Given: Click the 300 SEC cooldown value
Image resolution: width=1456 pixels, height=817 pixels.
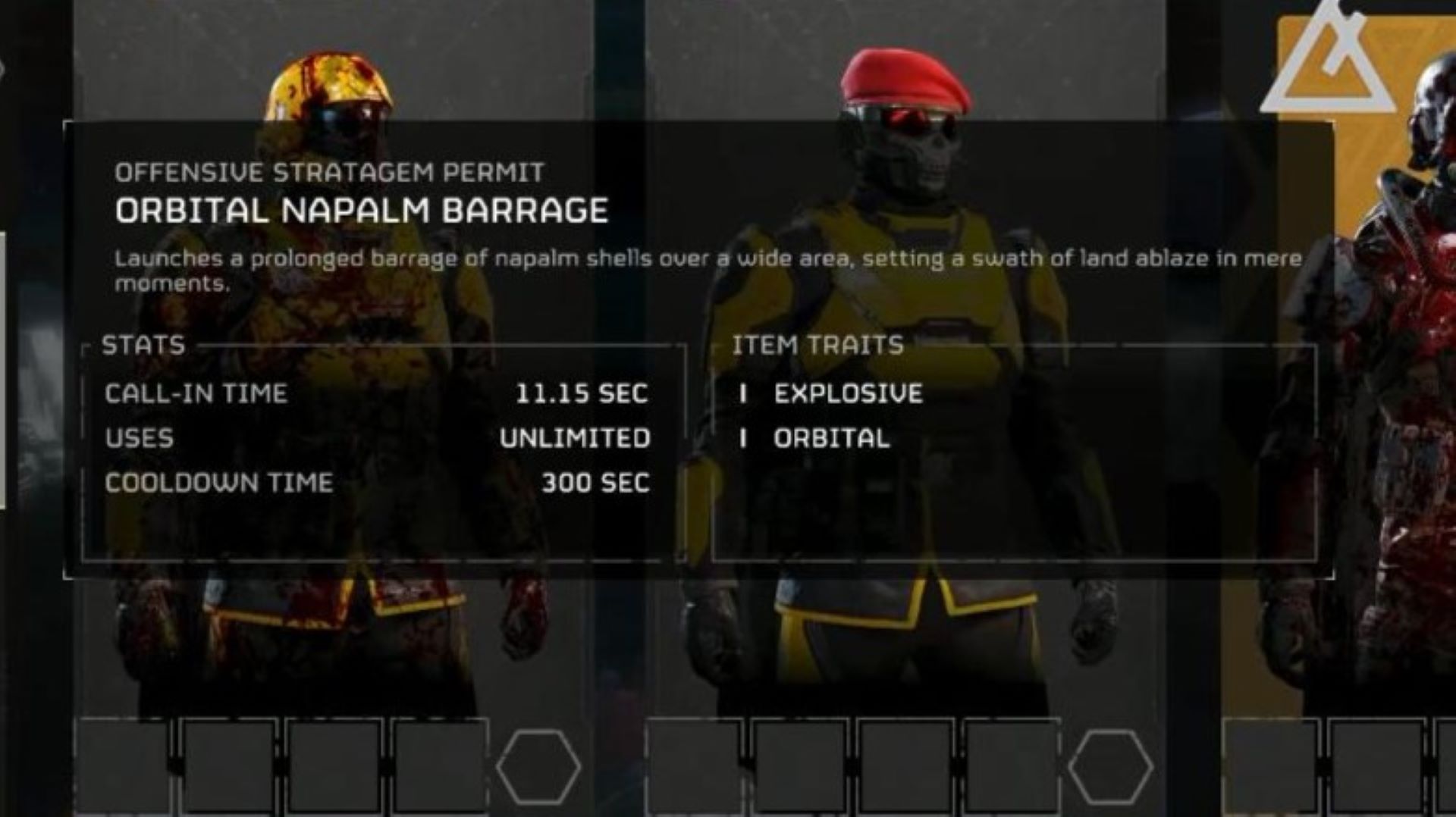Looking at the screenshot, I should 596,481.
